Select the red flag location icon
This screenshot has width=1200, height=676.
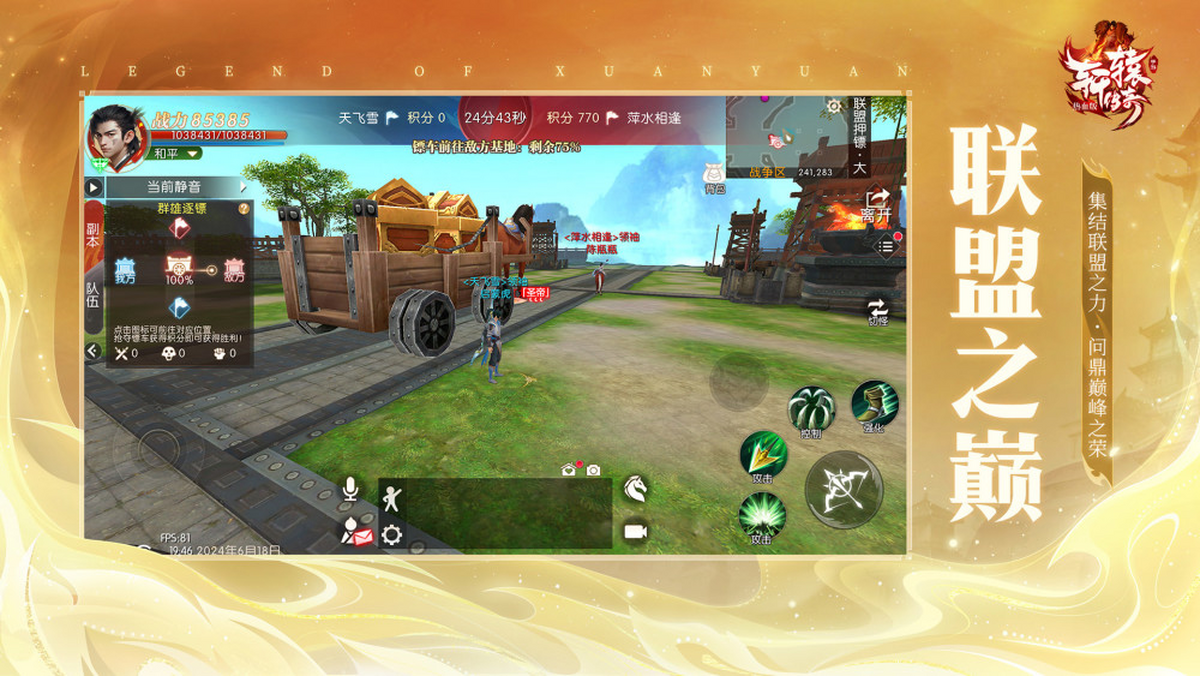point(180,229)
